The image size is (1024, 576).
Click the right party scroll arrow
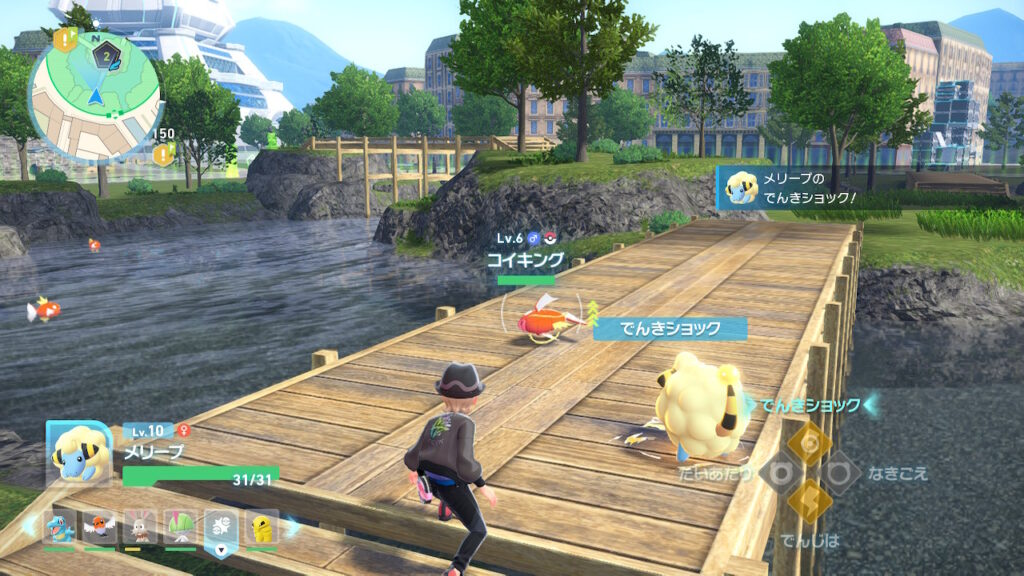pyautogui.click(x=291, y=526)
